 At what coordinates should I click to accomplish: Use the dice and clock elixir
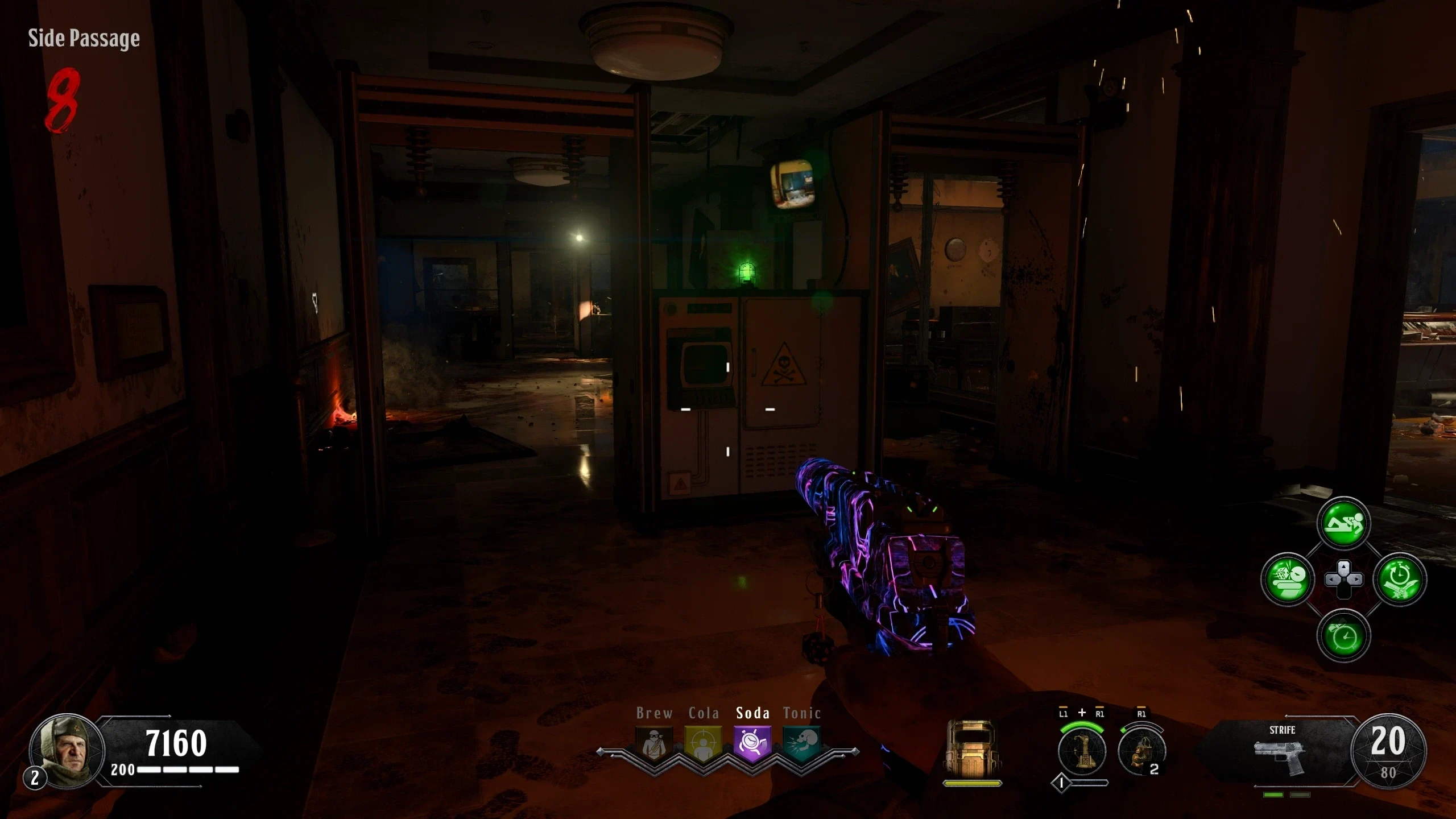pos(1288,579)
